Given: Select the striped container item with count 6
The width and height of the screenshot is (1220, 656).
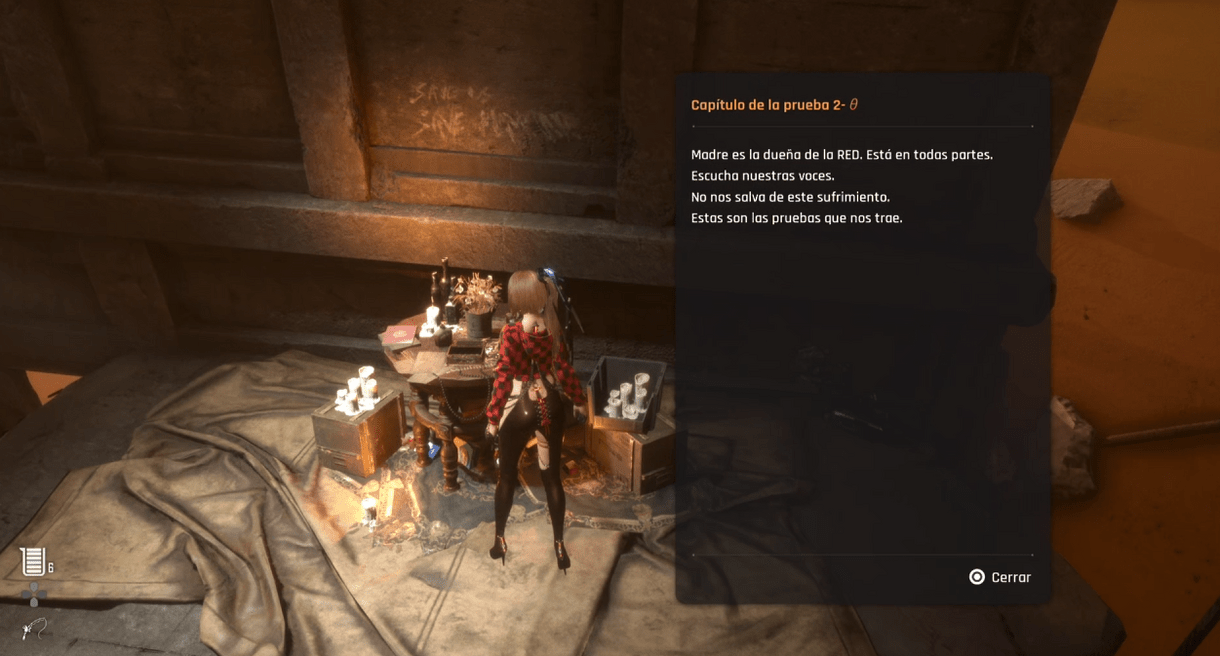Looking at the screenshot, I should pyautogui.click(x=33, y=562).
